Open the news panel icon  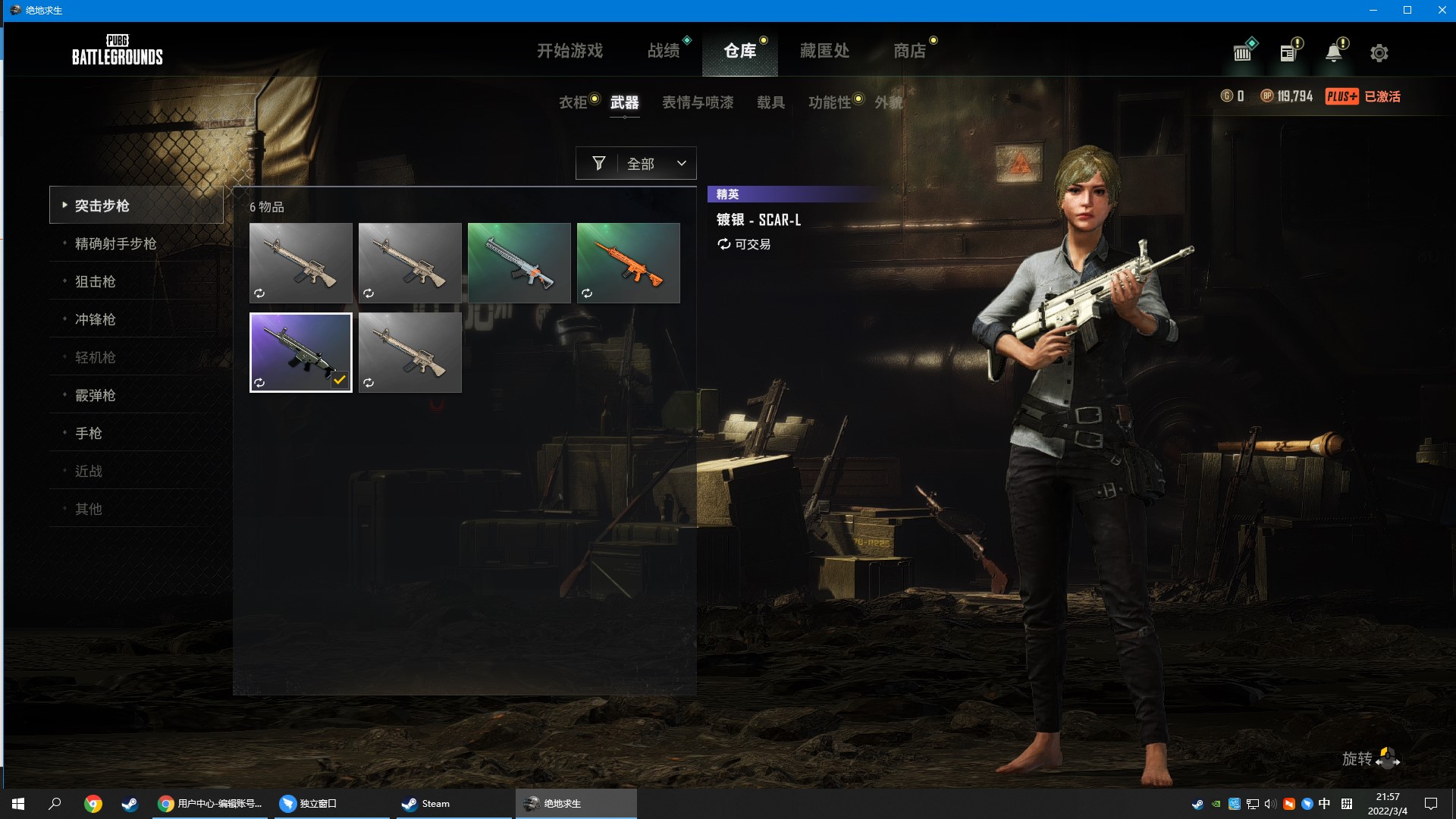[x=1287, y=52]
